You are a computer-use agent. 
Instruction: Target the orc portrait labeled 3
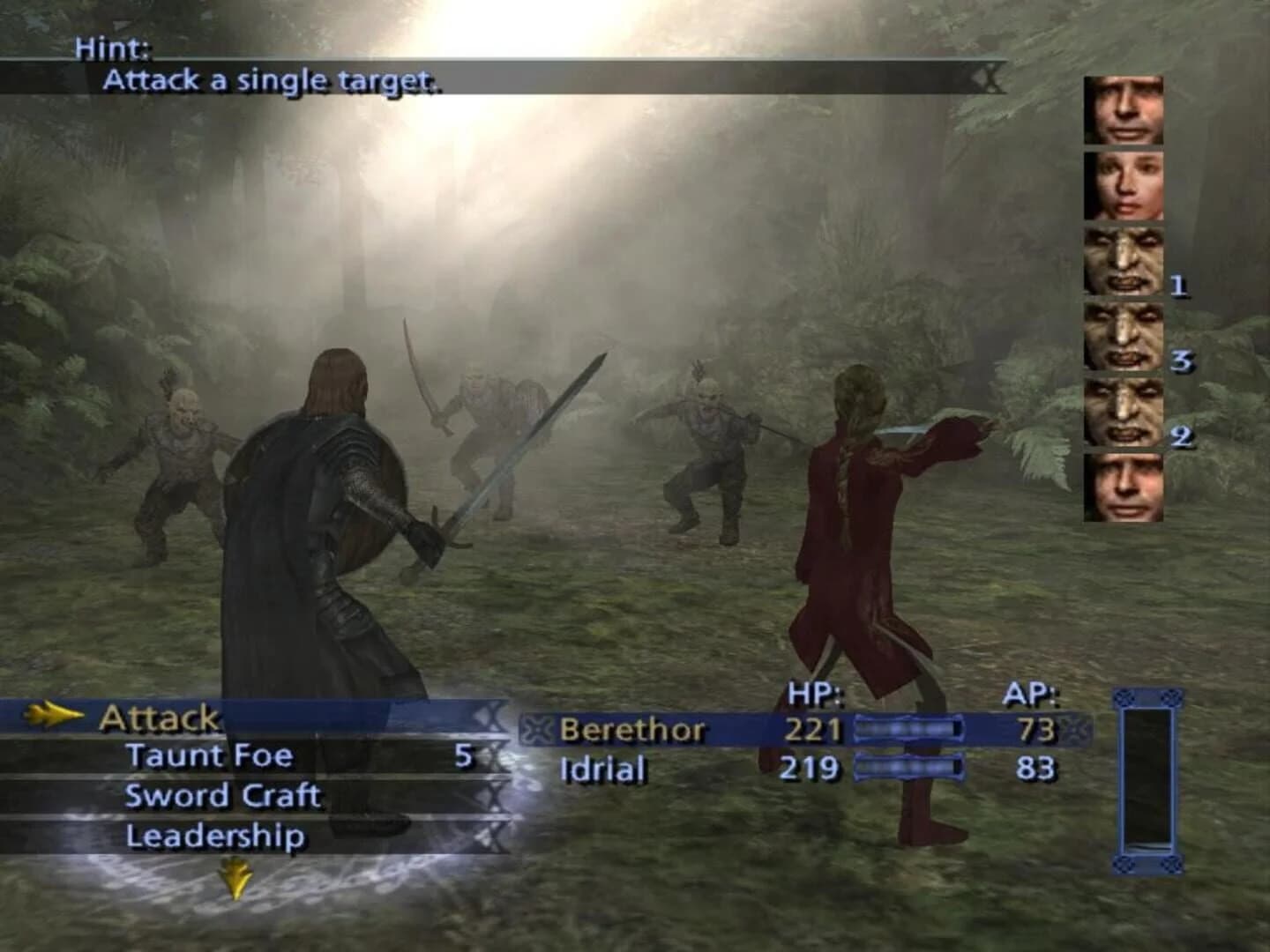(1122, 338)
